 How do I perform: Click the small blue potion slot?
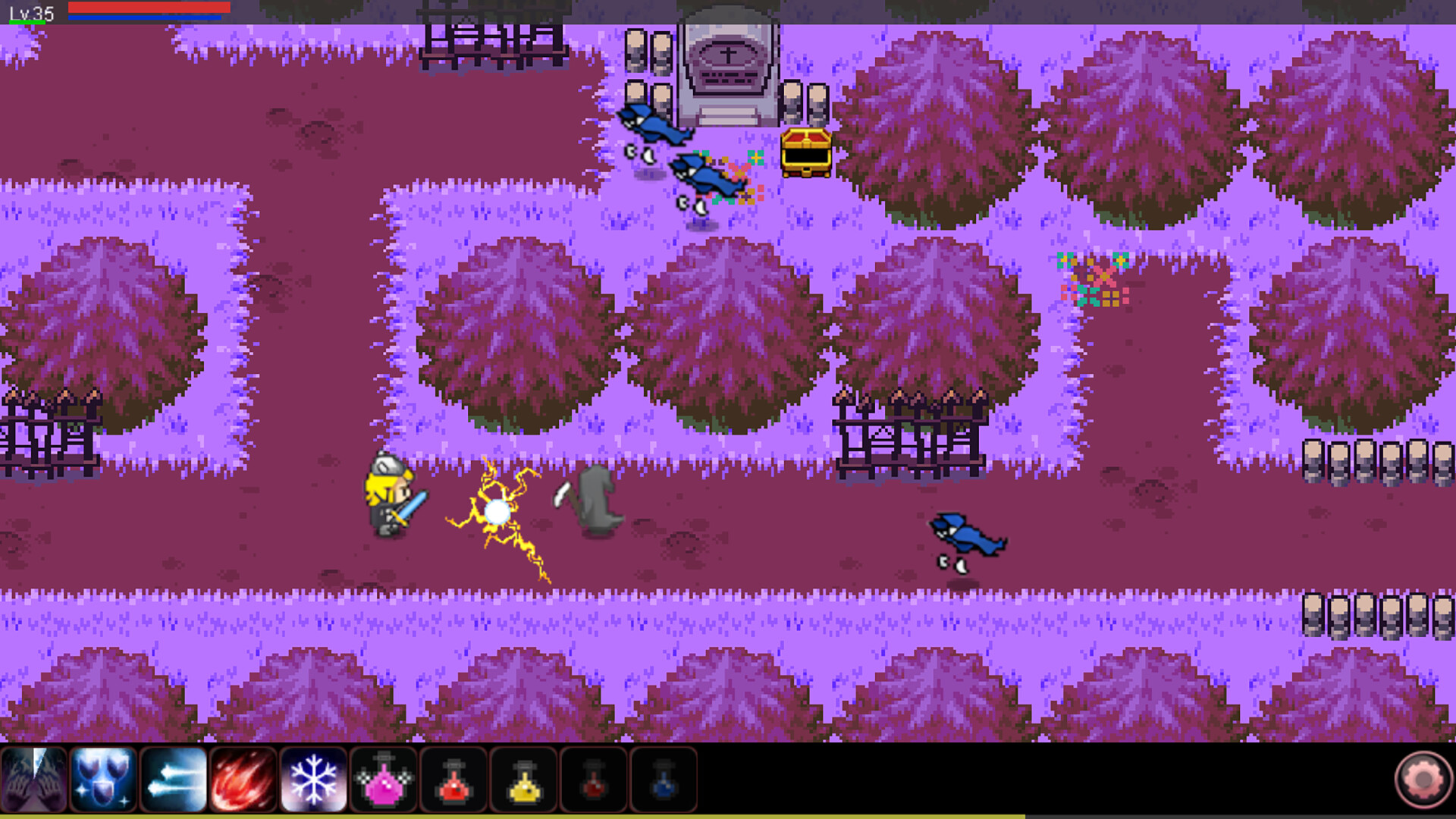(662, 781)
